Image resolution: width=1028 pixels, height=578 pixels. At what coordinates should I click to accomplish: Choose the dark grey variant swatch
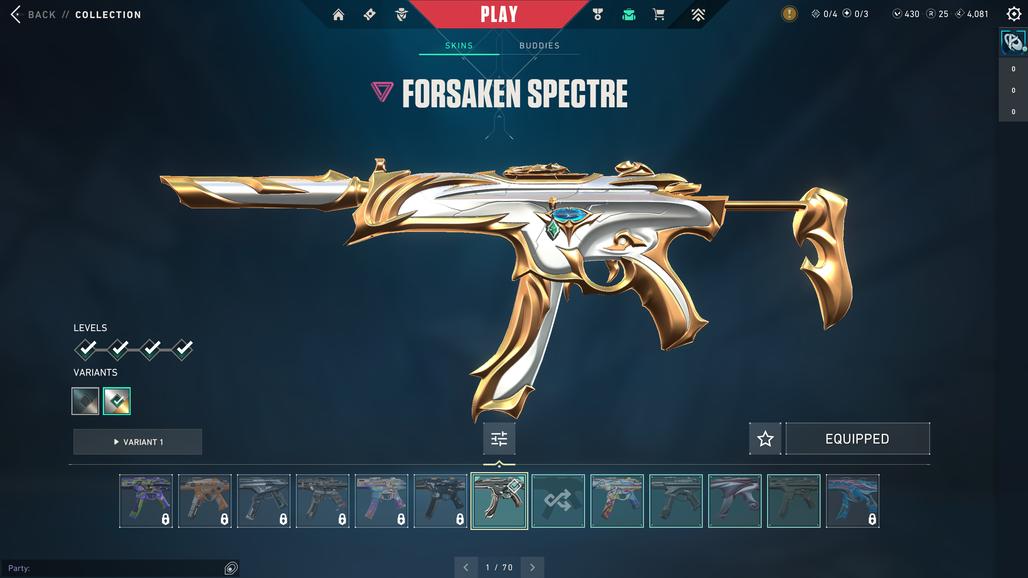click(86, 401)
